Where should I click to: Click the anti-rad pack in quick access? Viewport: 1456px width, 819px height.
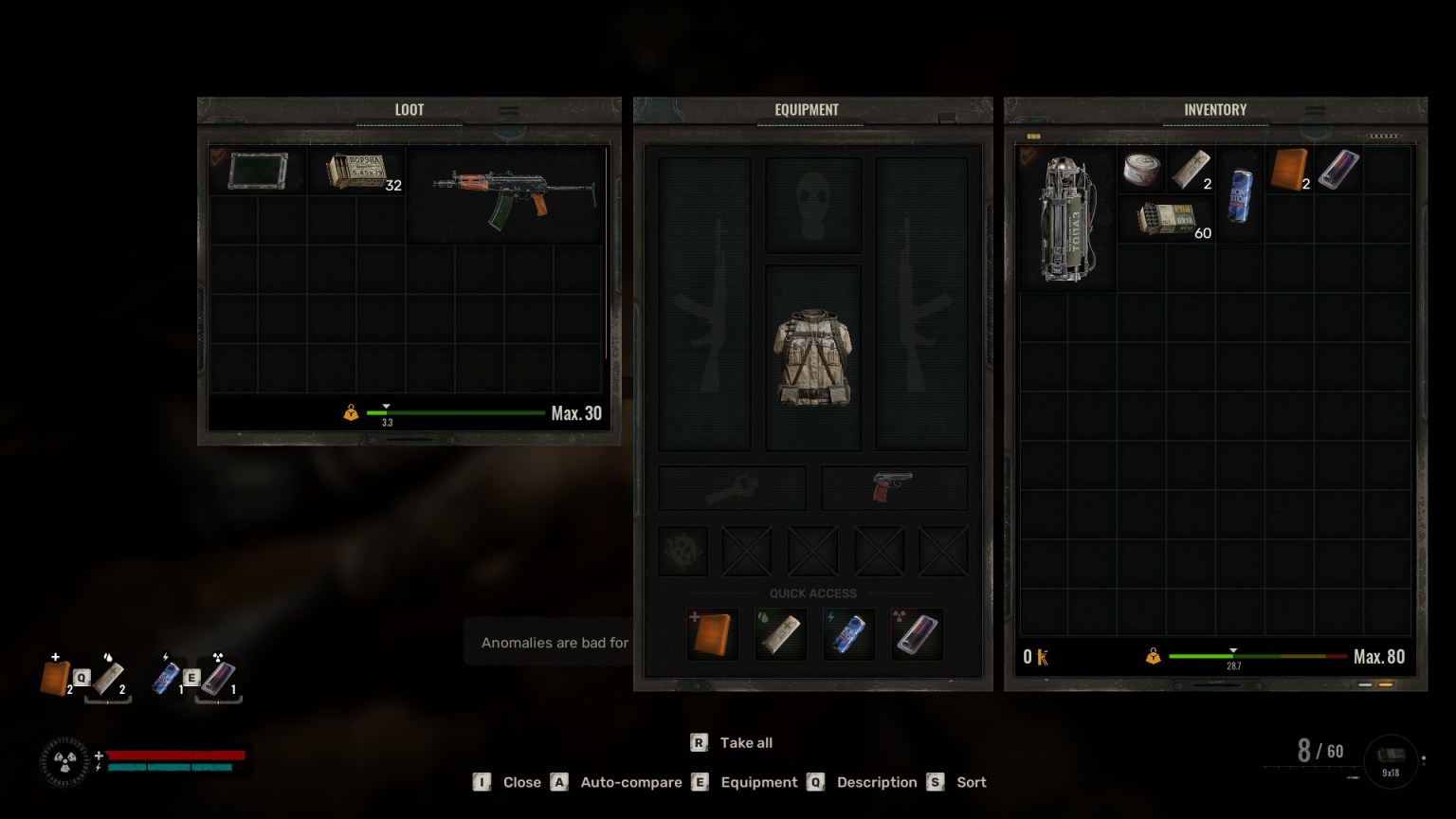point(918,632)
